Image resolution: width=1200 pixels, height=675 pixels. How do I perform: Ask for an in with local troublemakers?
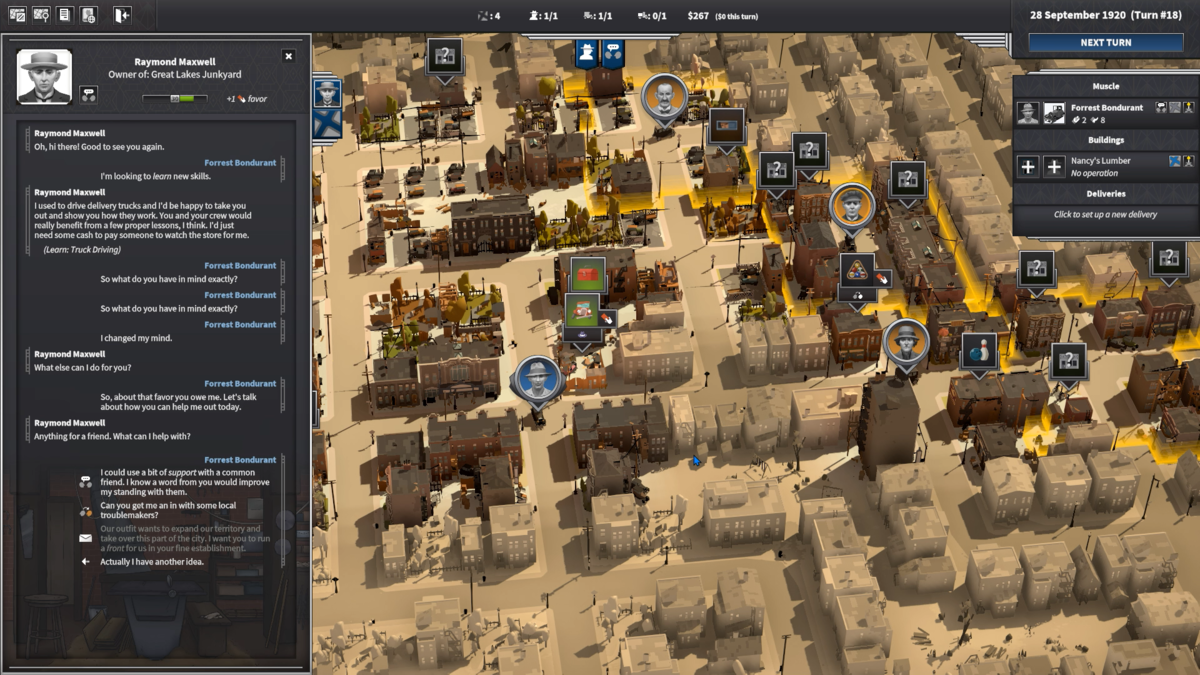coord(168,511)
